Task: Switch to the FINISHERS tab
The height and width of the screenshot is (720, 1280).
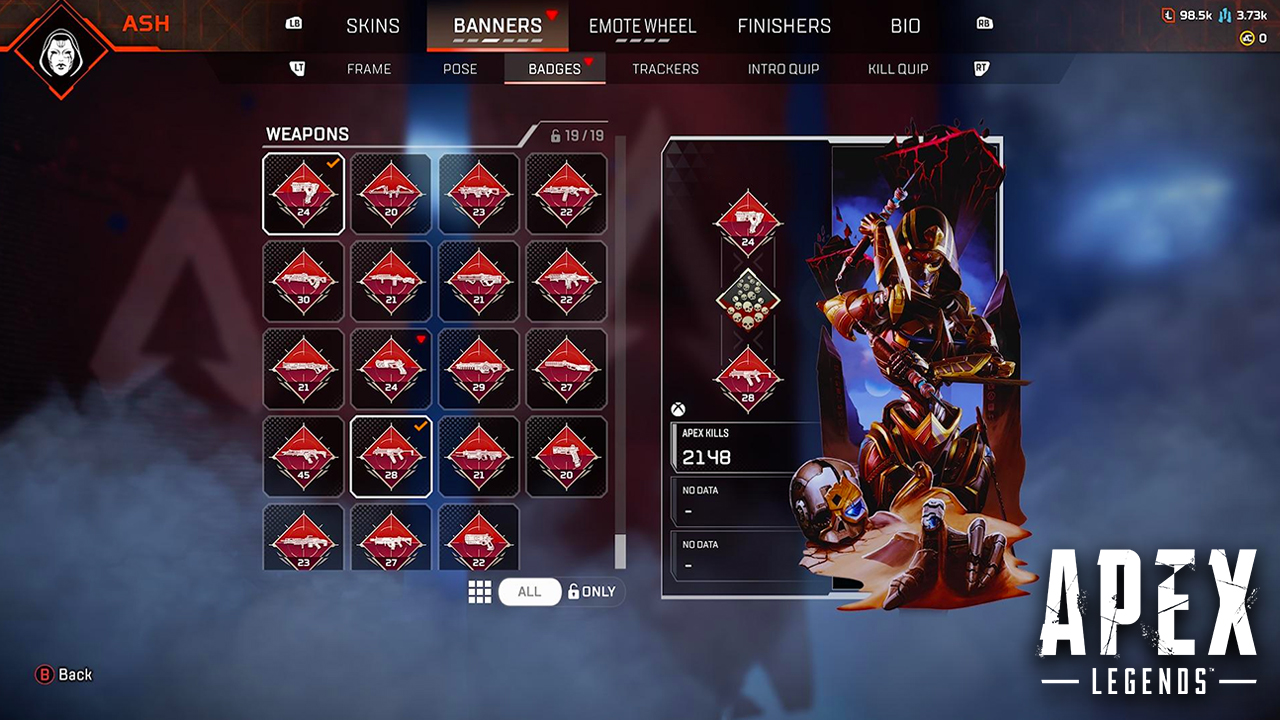Action: pos(785,27)
